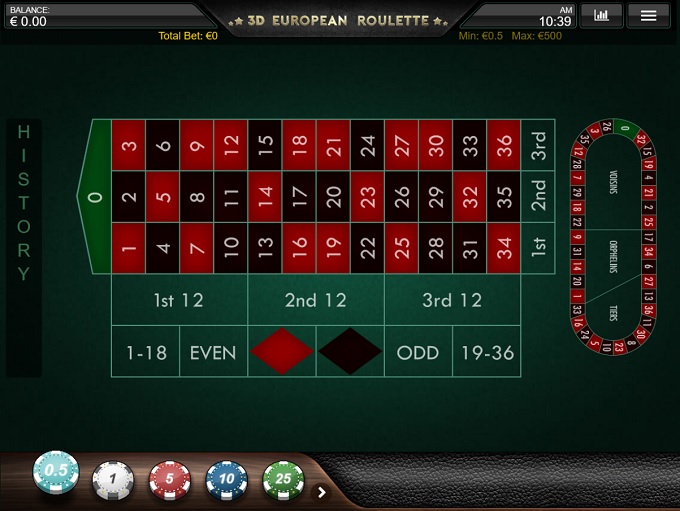Select the blue 10 chip
The width and height of the screenshot is (680, 511).
[x=227, y=480]
